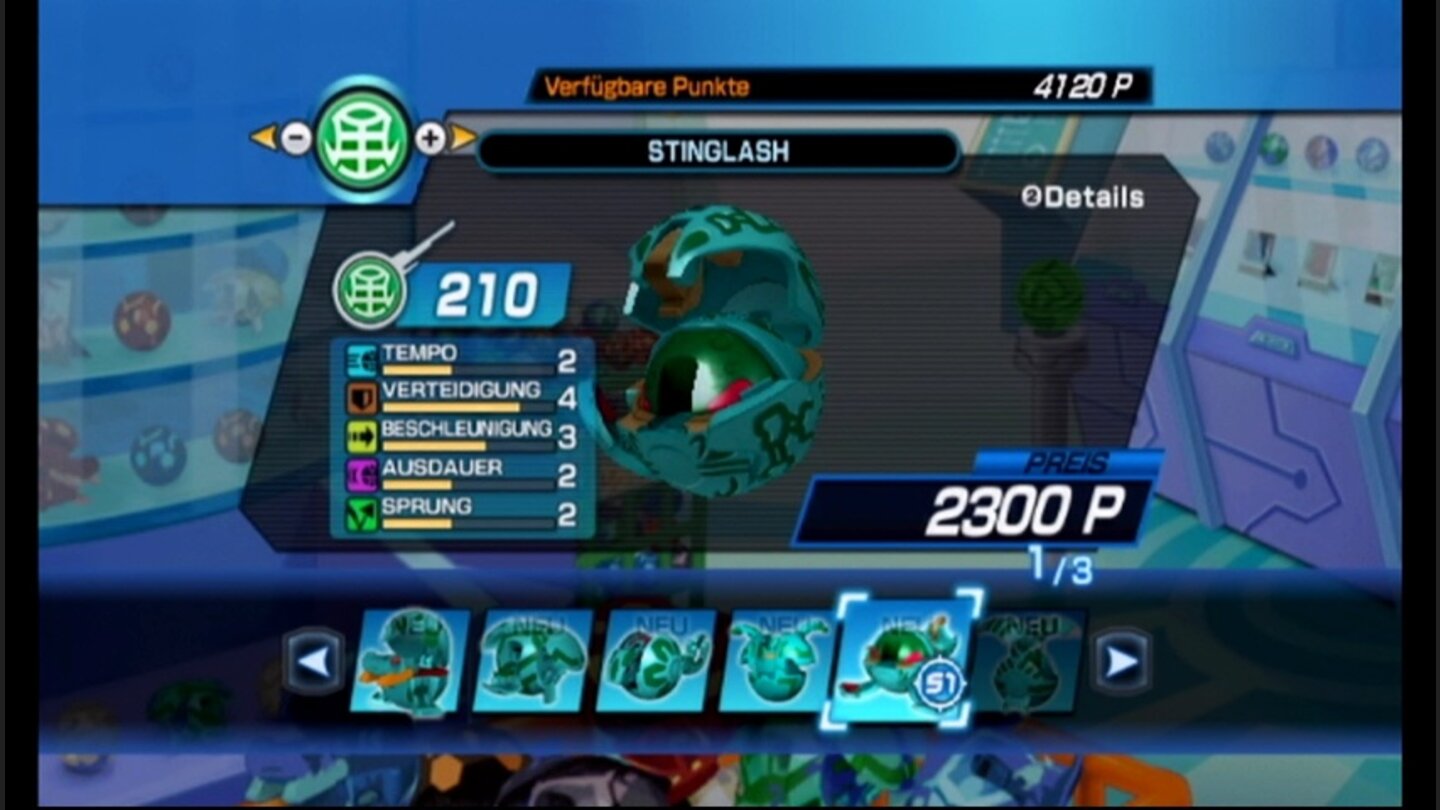Click the STINGLASH name banner
Screen dimensions: 1440x810
click(717, 152)
